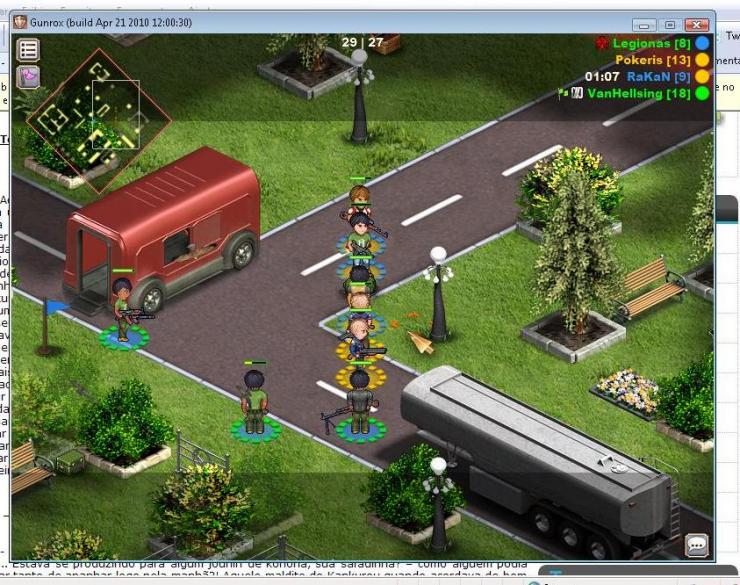Image resolution: width=740 pixels, height=585 pixels.
Task: Open the chat speech bubble button
Action: pyautogui.click(x=696, y=545)
